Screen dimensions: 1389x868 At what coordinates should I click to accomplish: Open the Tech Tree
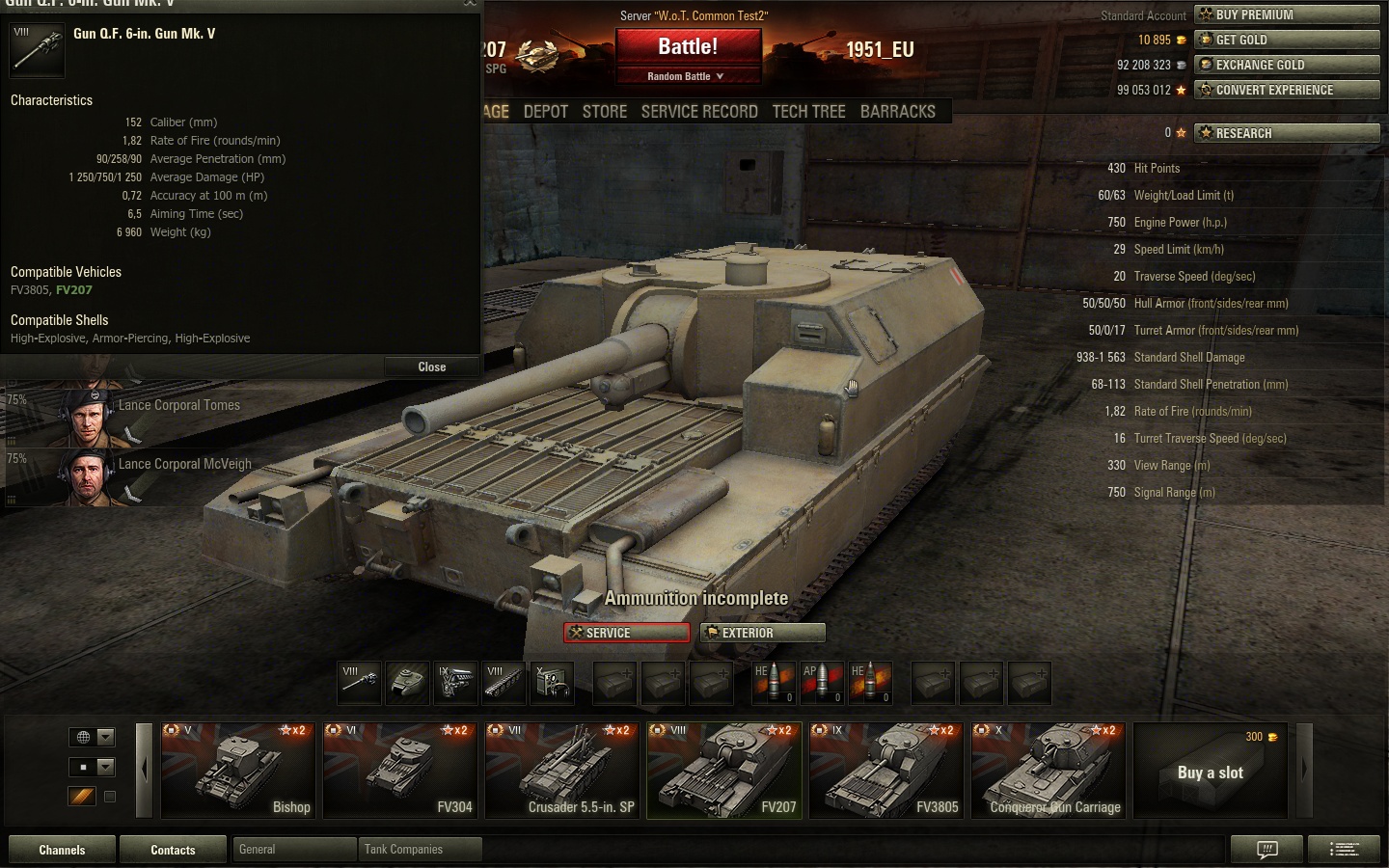(808, 112)
